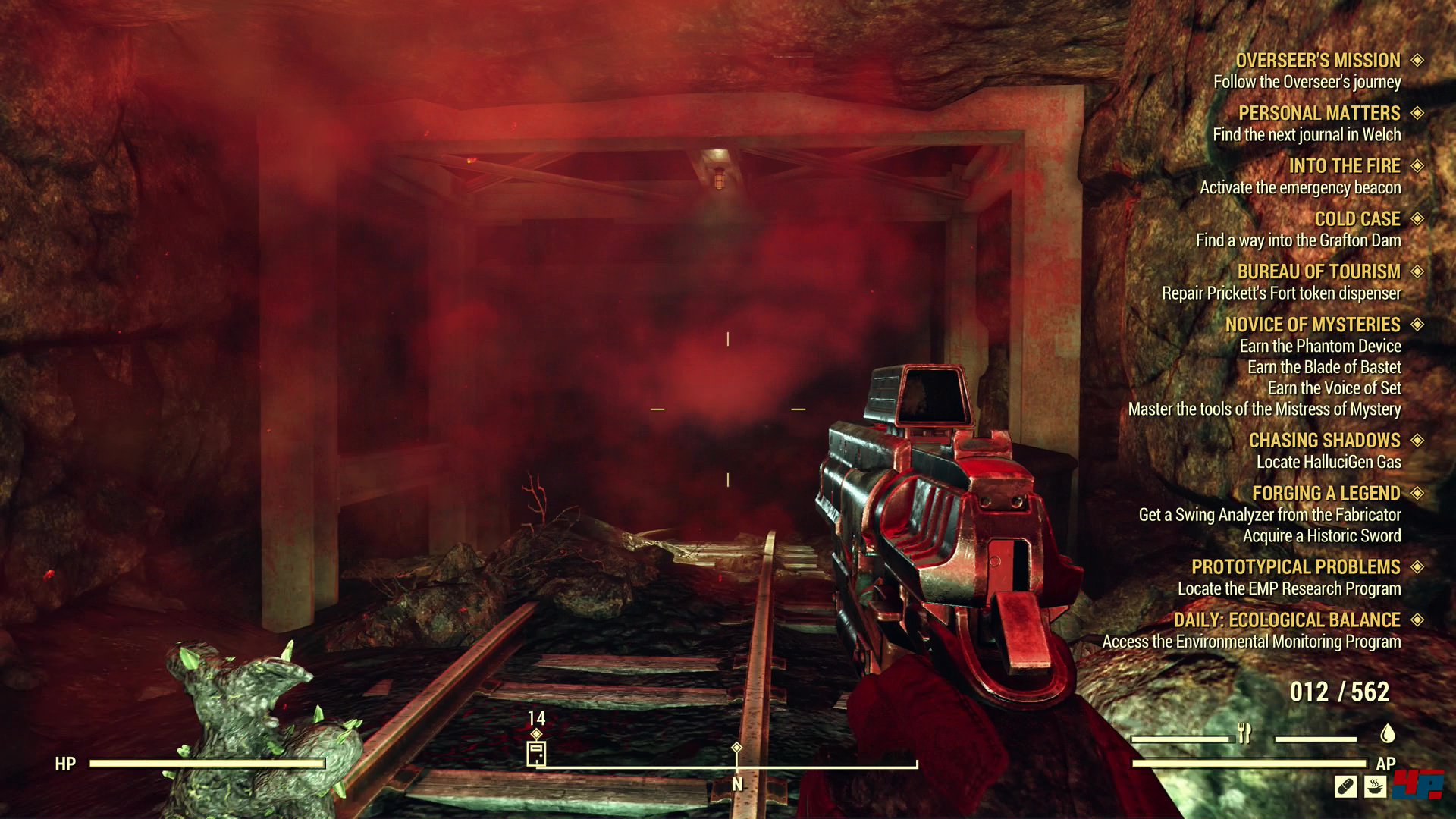
Task: Choose the Daily: Ecological Balance quest
Action: coord(1286,620)
